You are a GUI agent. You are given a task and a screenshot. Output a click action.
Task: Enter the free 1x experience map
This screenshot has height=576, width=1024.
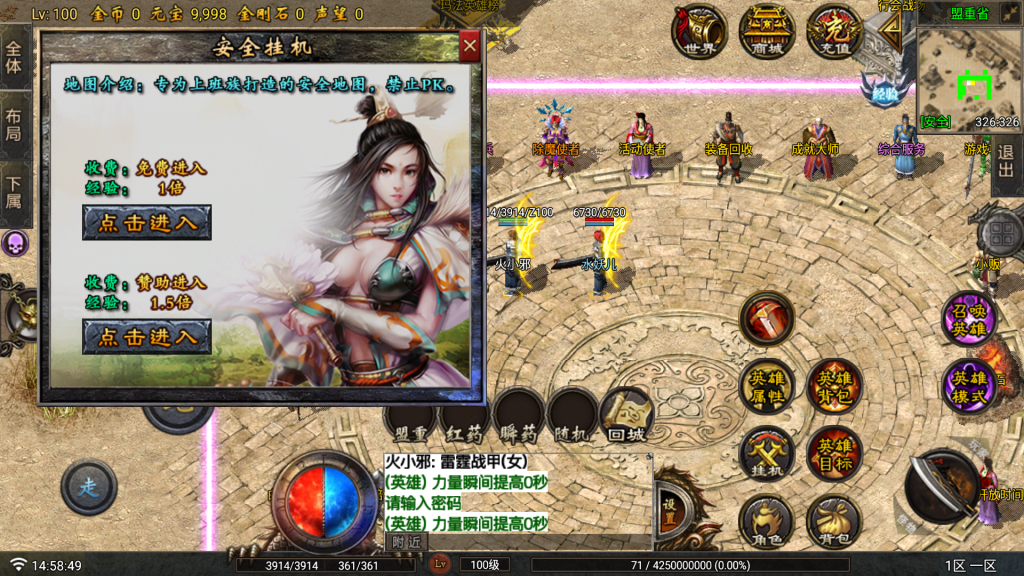coord(147,222)
